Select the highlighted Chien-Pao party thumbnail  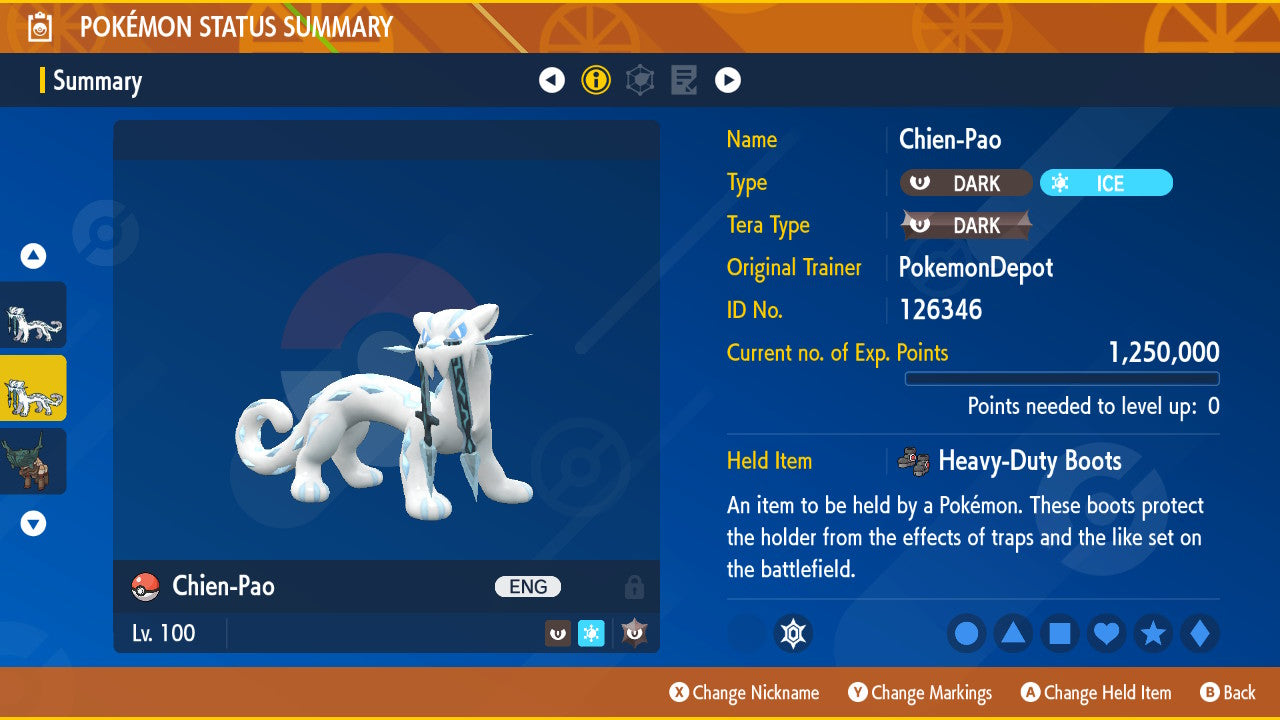(33, 388)
